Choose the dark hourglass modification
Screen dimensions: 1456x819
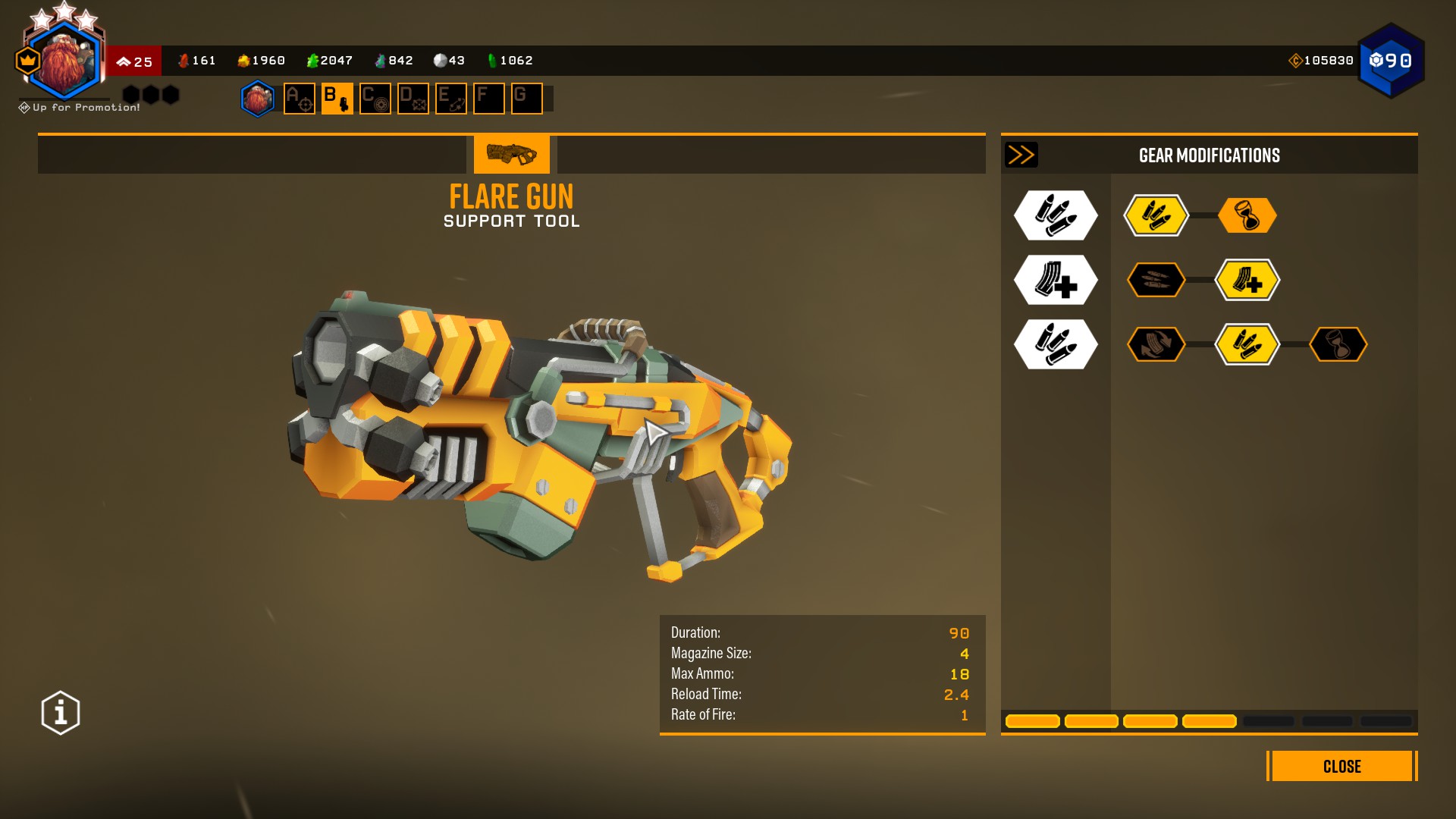point(1338,344)
